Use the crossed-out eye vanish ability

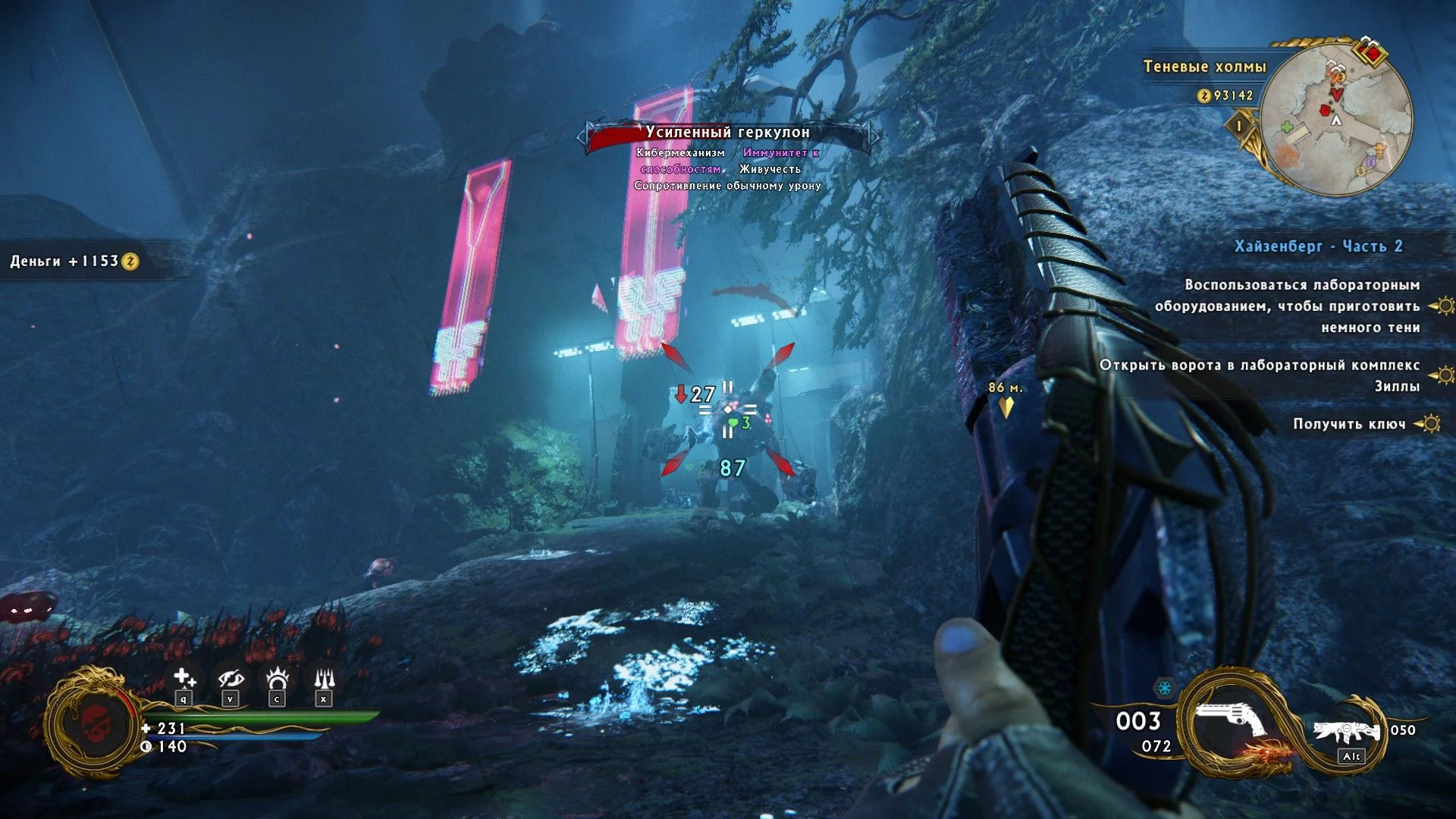coord(231,678)
